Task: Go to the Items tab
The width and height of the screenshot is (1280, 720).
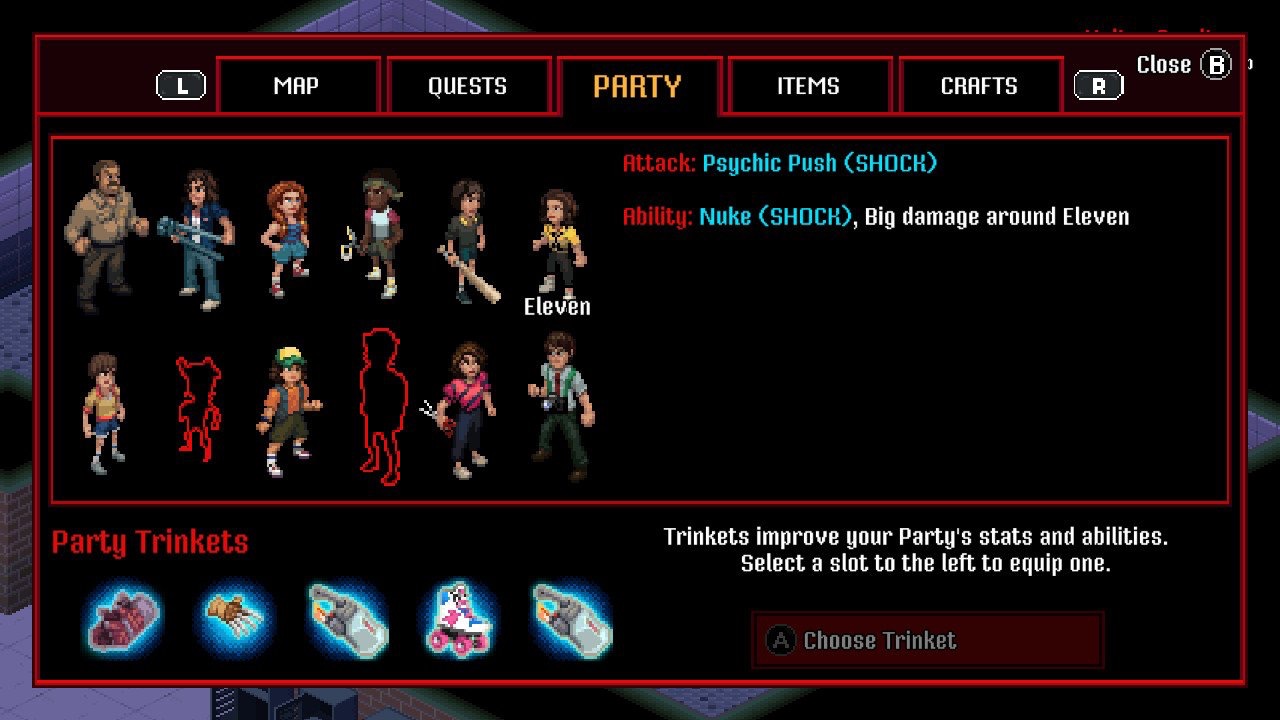Action: point(808,86)
